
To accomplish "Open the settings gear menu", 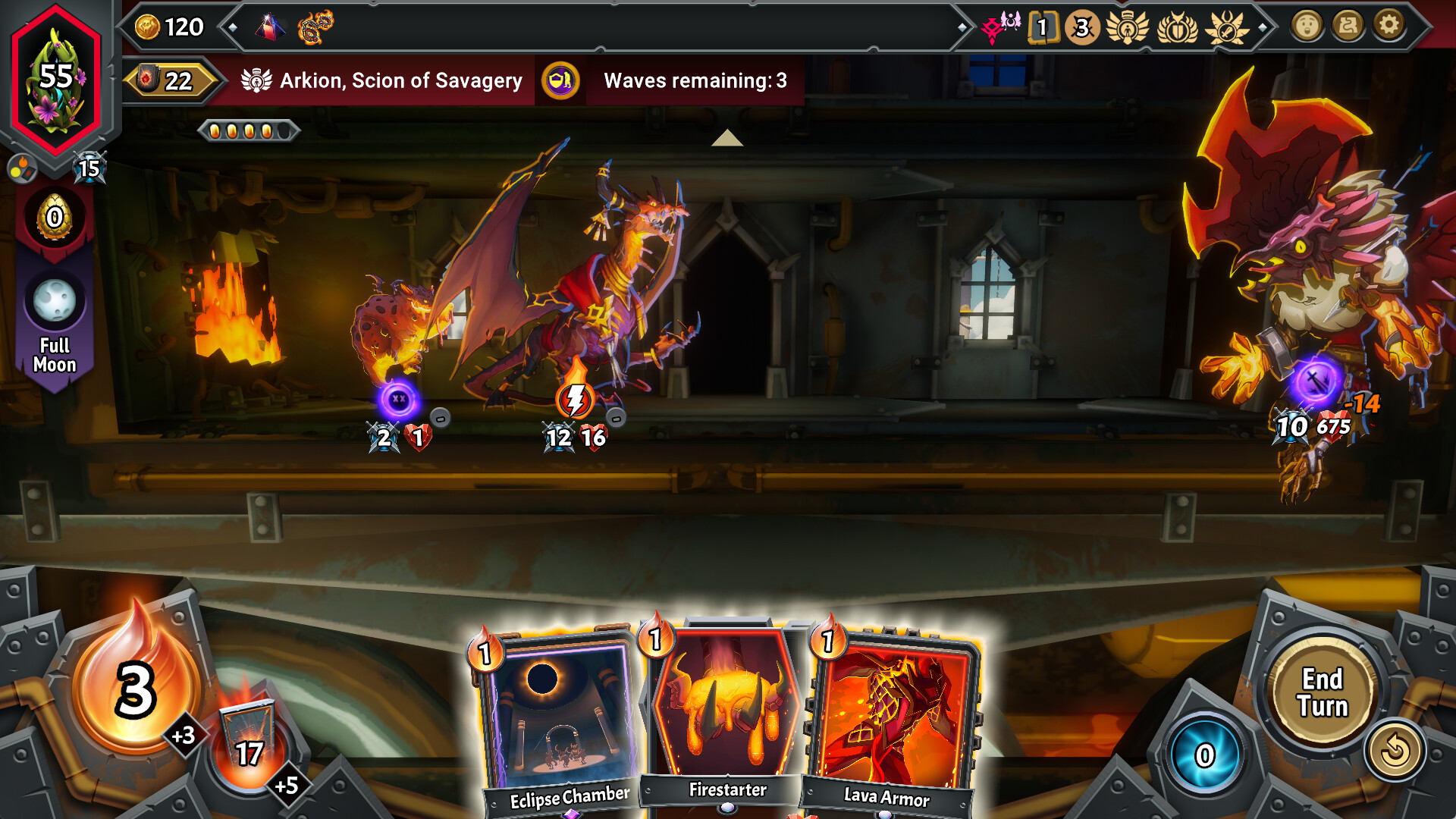I will click(x=1388, y=25).
